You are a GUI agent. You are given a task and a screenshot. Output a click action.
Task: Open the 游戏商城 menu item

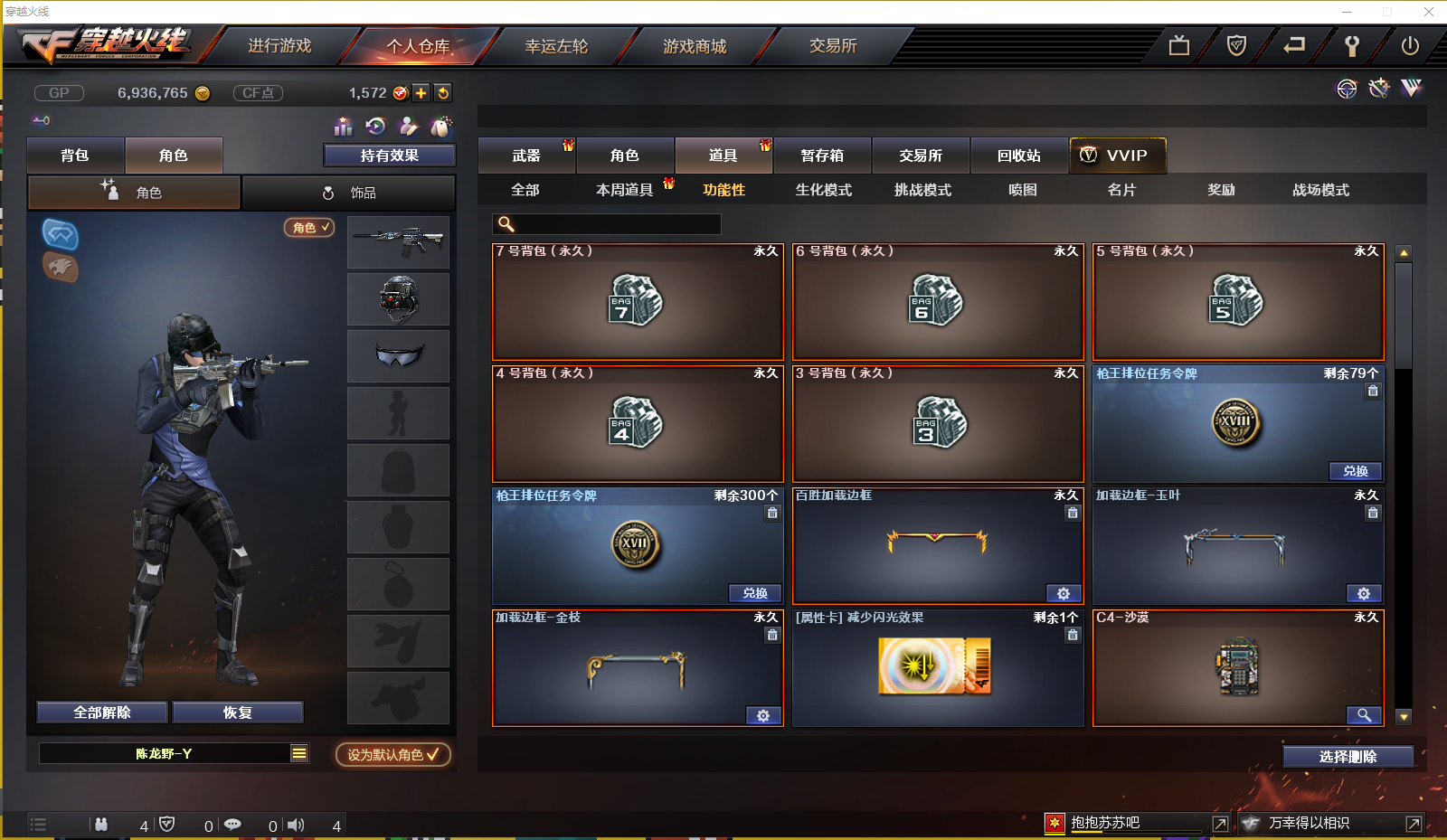[x=695, y=46]
